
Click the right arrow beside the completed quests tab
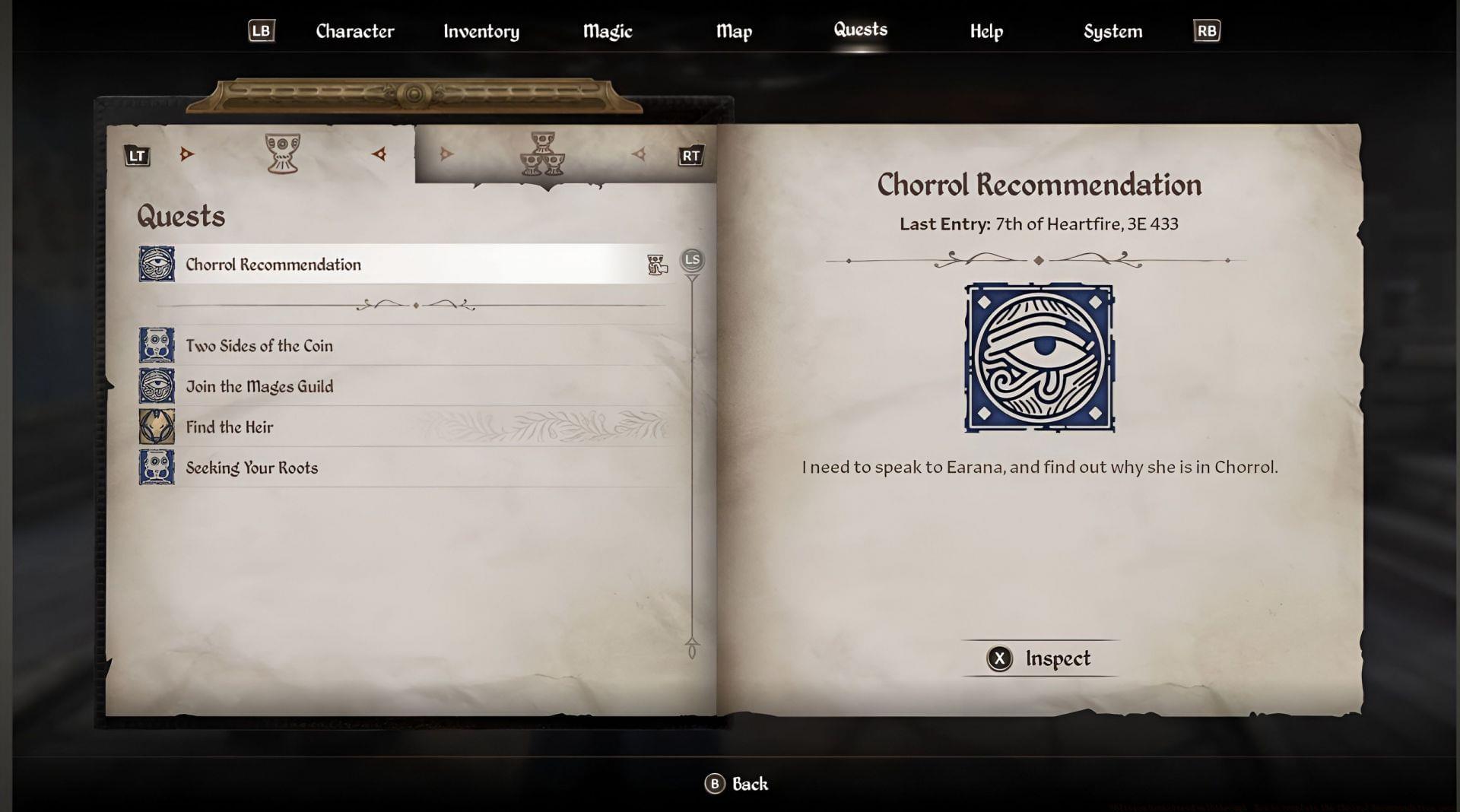[639, 154]
